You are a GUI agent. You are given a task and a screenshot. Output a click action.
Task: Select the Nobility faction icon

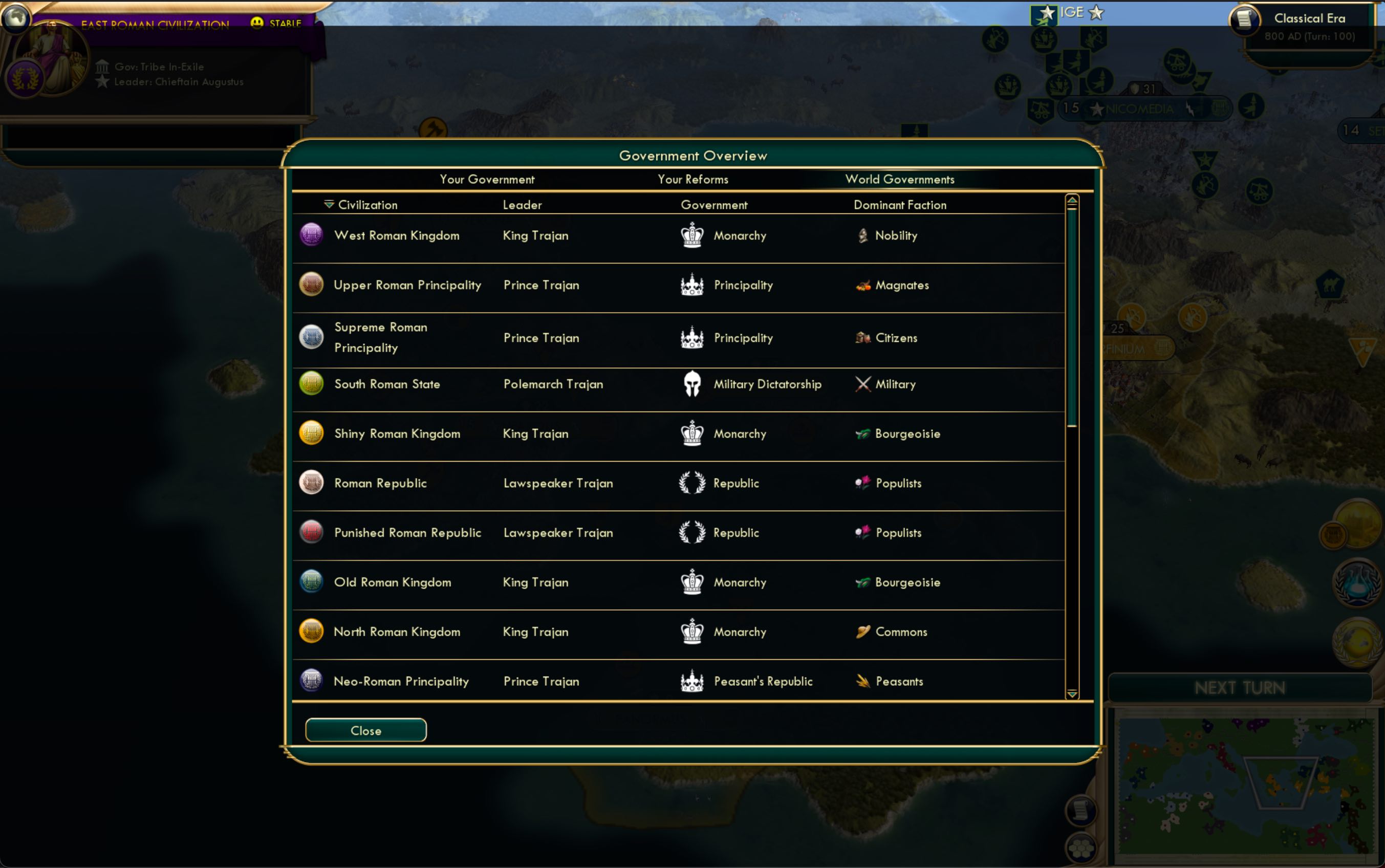pos(864,235)
